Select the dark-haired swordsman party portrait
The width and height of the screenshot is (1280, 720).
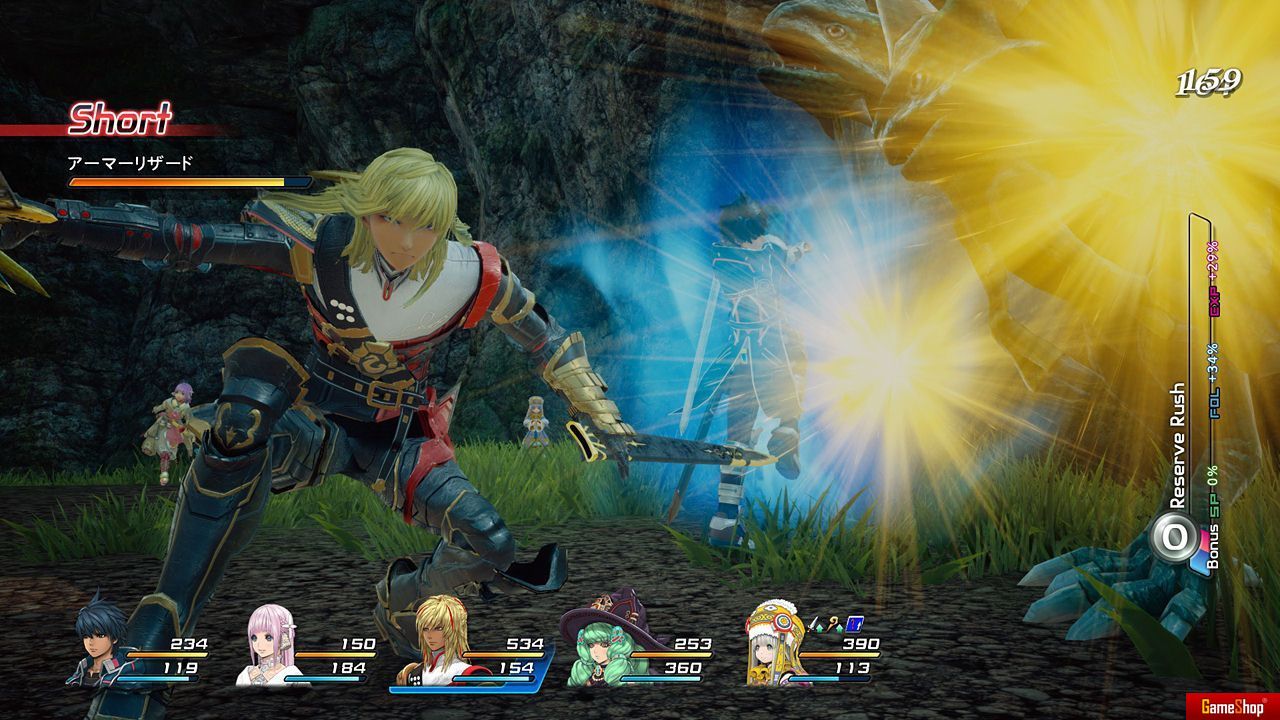click(x=101, y=647)
